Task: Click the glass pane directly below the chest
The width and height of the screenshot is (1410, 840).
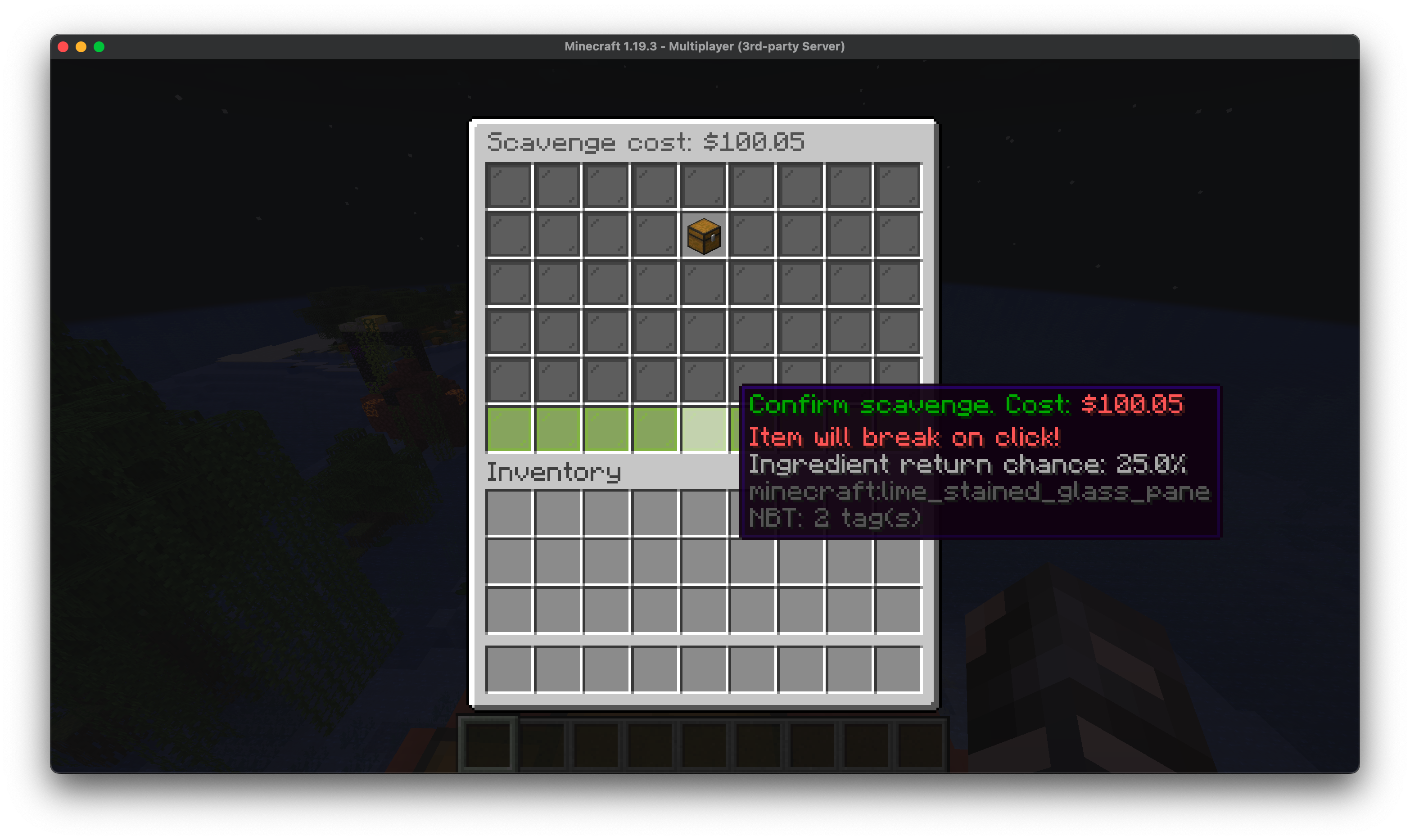Action: pyautogui.click(x=704, y=283)
